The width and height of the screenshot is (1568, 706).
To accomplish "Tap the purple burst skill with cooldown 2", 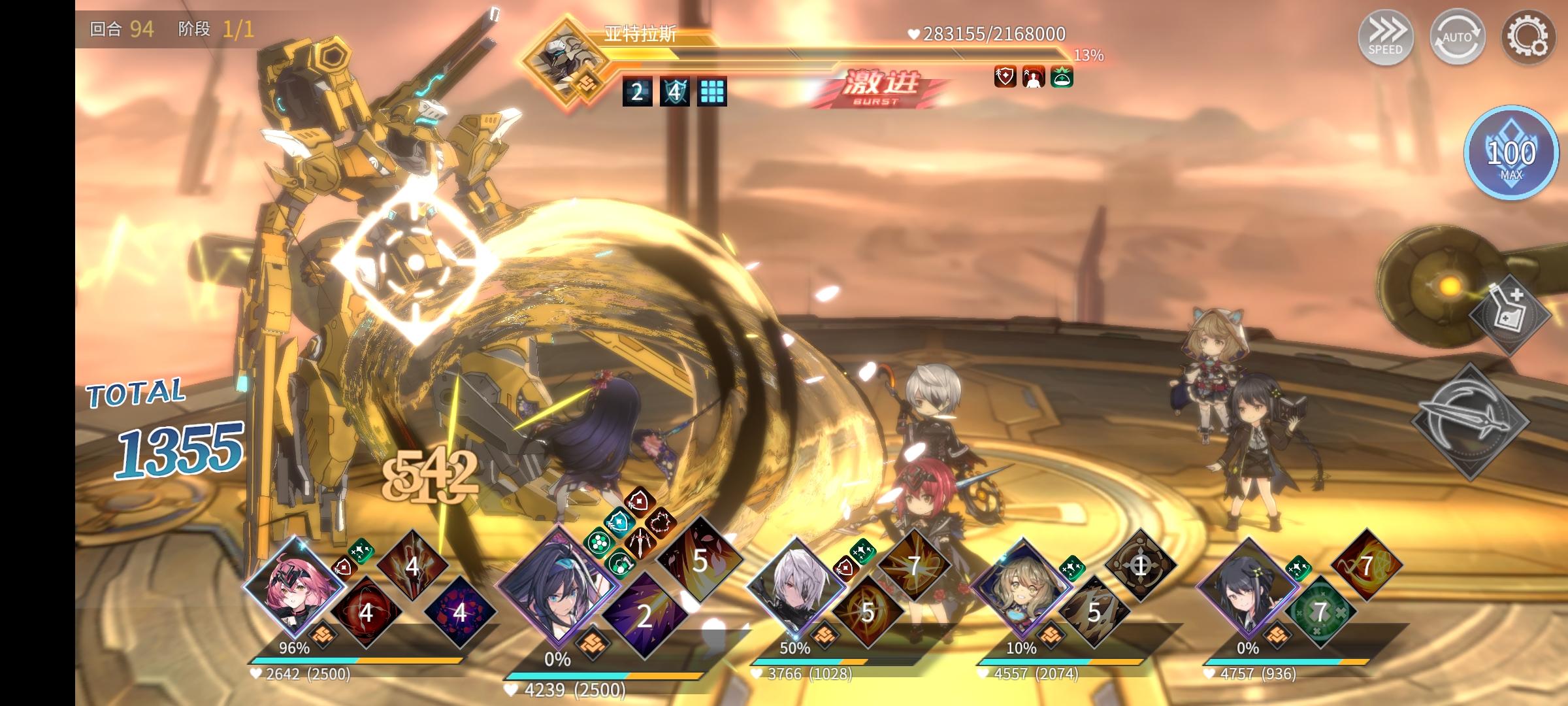I will point(644,615).
